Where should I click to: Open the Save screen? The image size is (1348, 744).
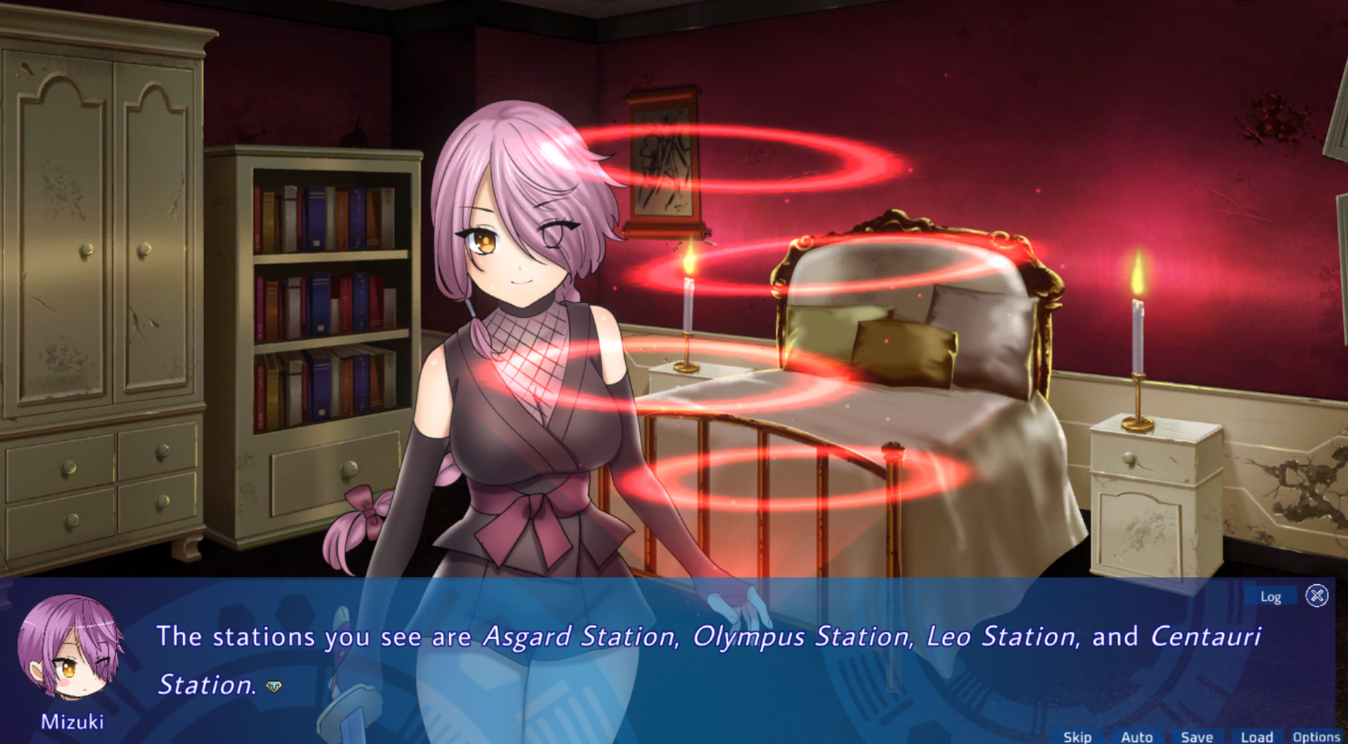(x=1197, y=736)
